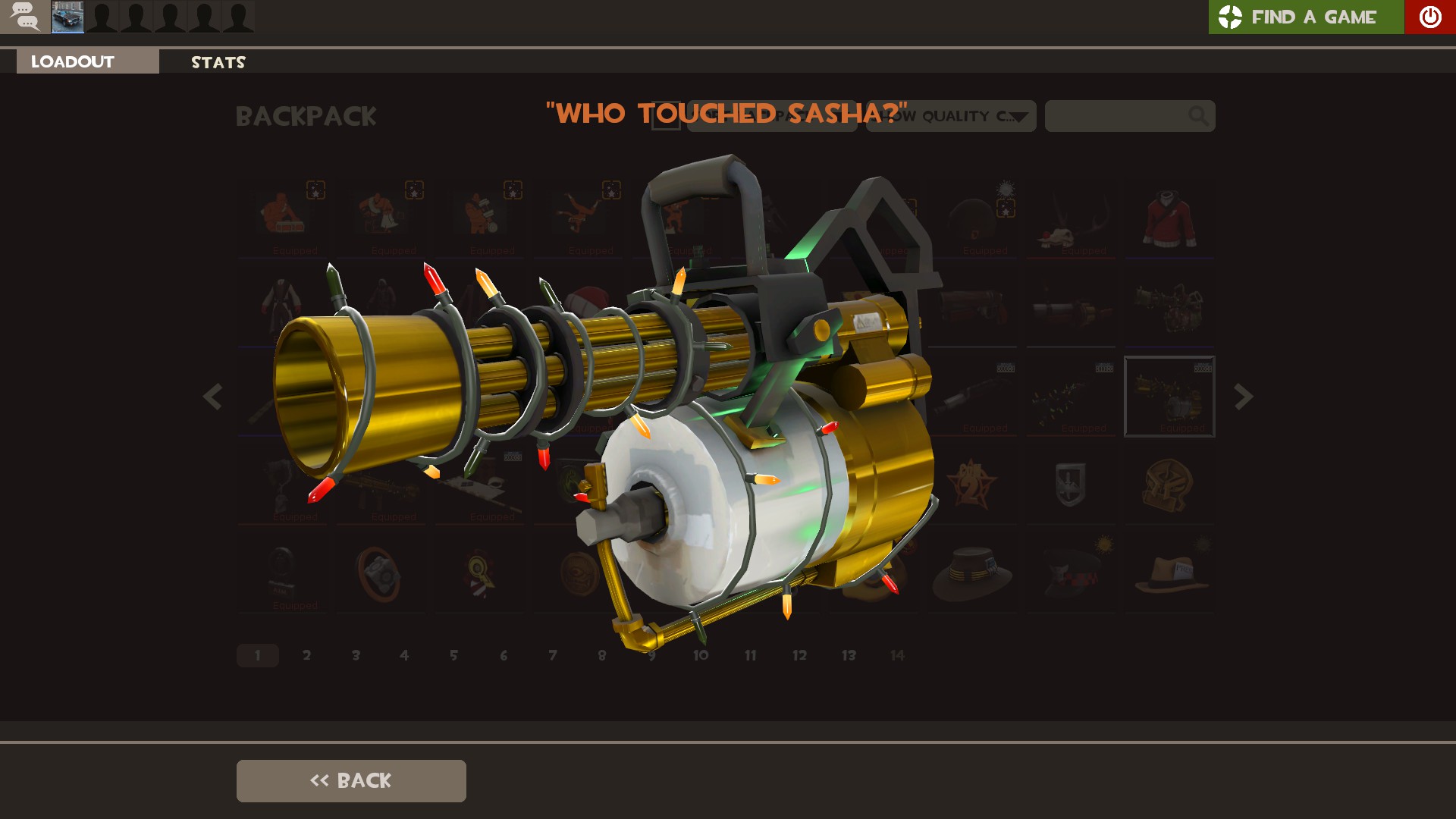This screenshot has height=819, width=1456.
Task: Go to backpack page 12
Action: pyautogui.click(x=799, y=655)
